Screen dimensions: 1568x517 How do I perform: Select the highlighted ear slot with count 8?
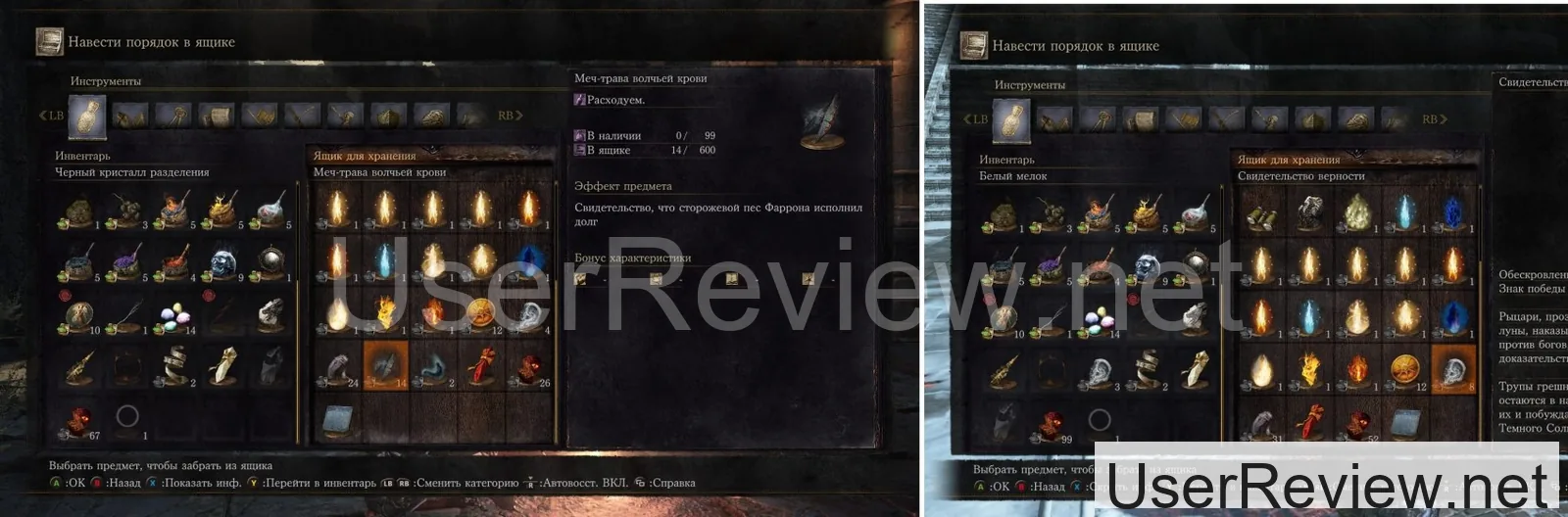[x=1453, y=369]
